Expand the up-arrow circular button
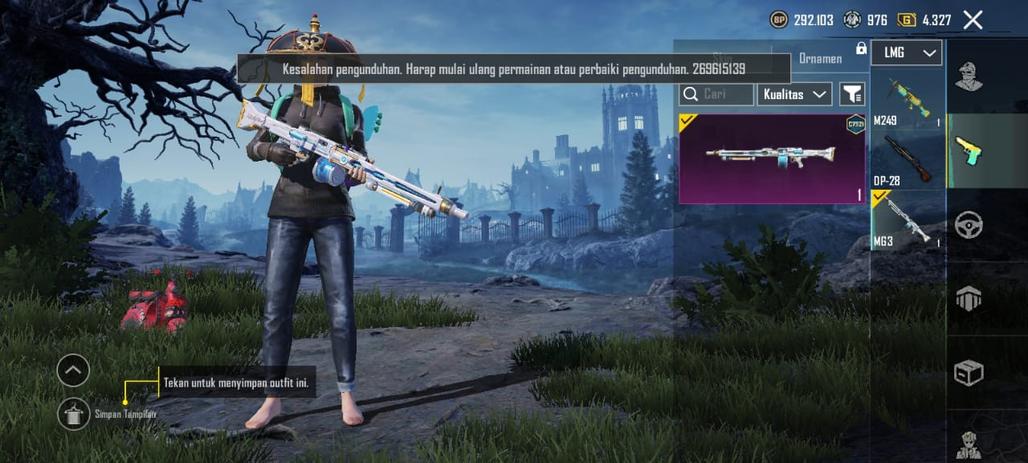Screen dimensions: 1028x463 coord(73,371)
